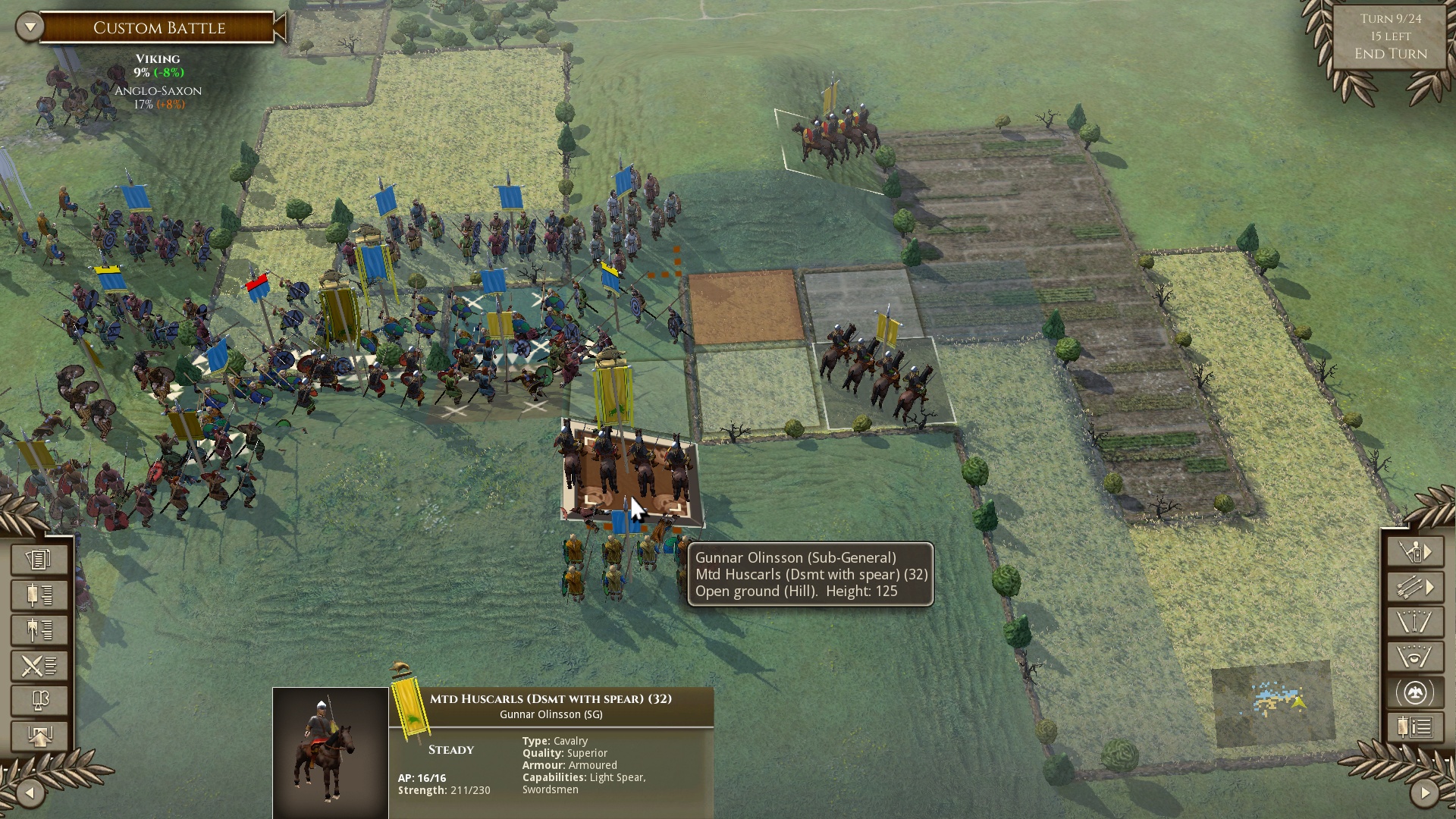This screenshot has height=819, width=1456.
Task: Collapse the left panel with arrow
Action: [30, 793]
